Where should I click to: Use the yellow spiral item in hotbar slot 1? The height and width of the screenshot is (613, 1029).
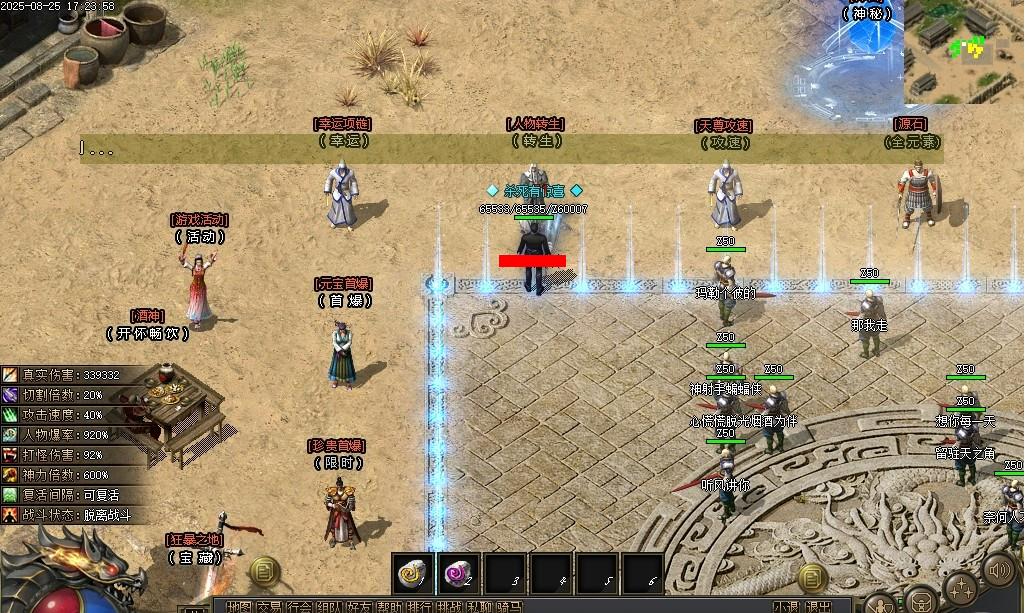click(x=412, y=573)
